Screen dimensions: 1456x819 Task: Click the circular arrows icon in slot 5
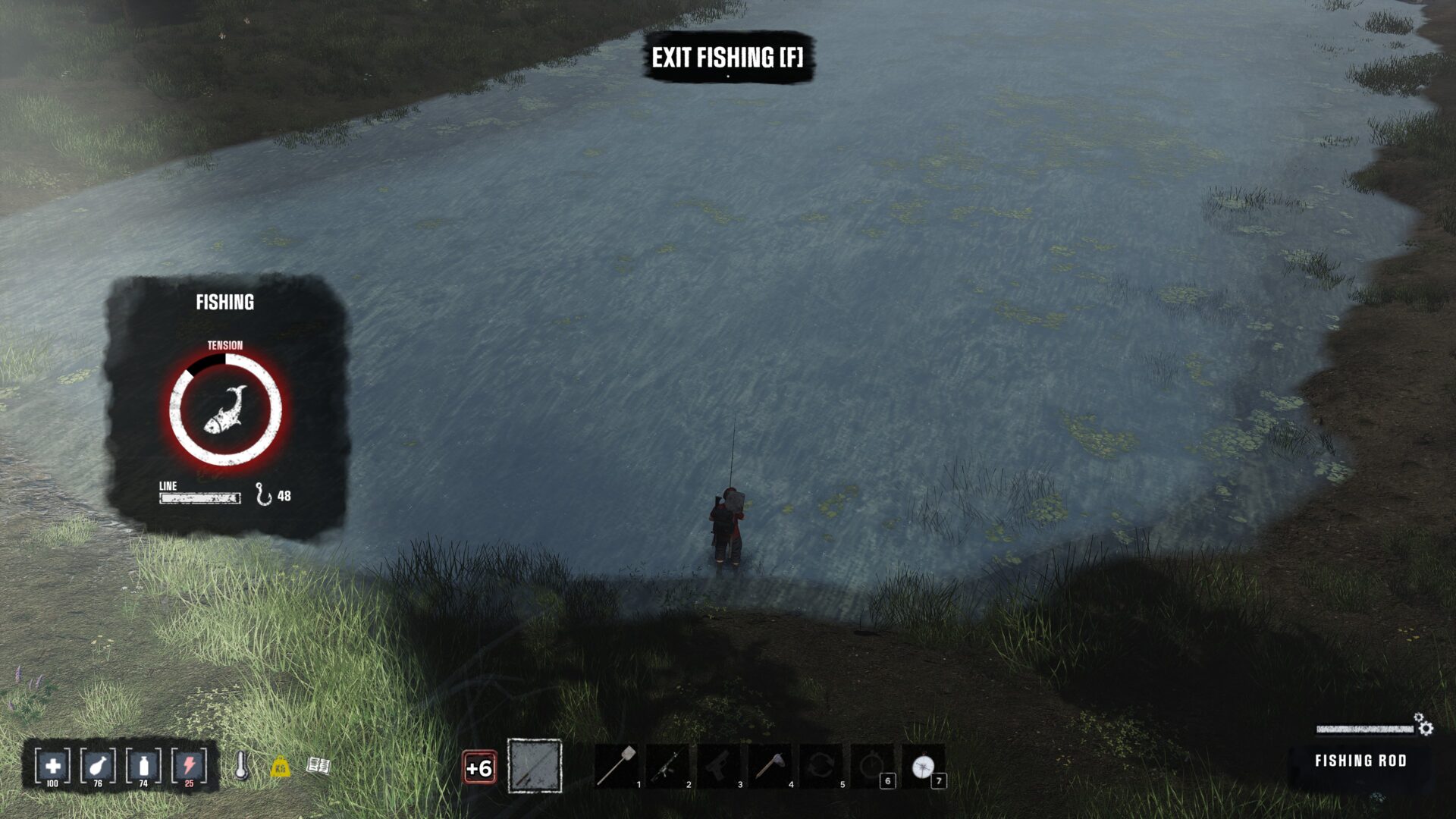(x=821, y=767)
